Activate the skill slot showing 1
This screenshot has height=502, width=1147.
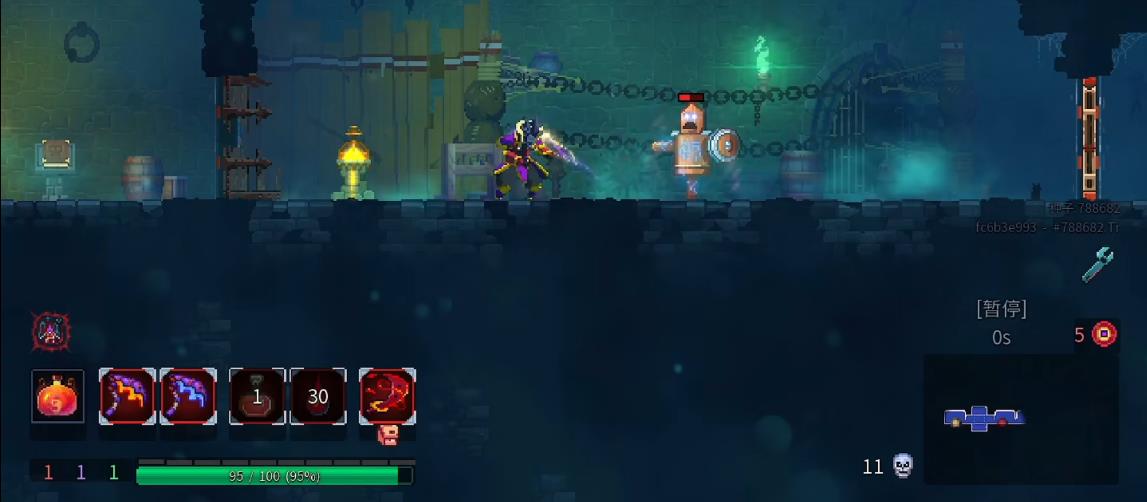[257, 396]
